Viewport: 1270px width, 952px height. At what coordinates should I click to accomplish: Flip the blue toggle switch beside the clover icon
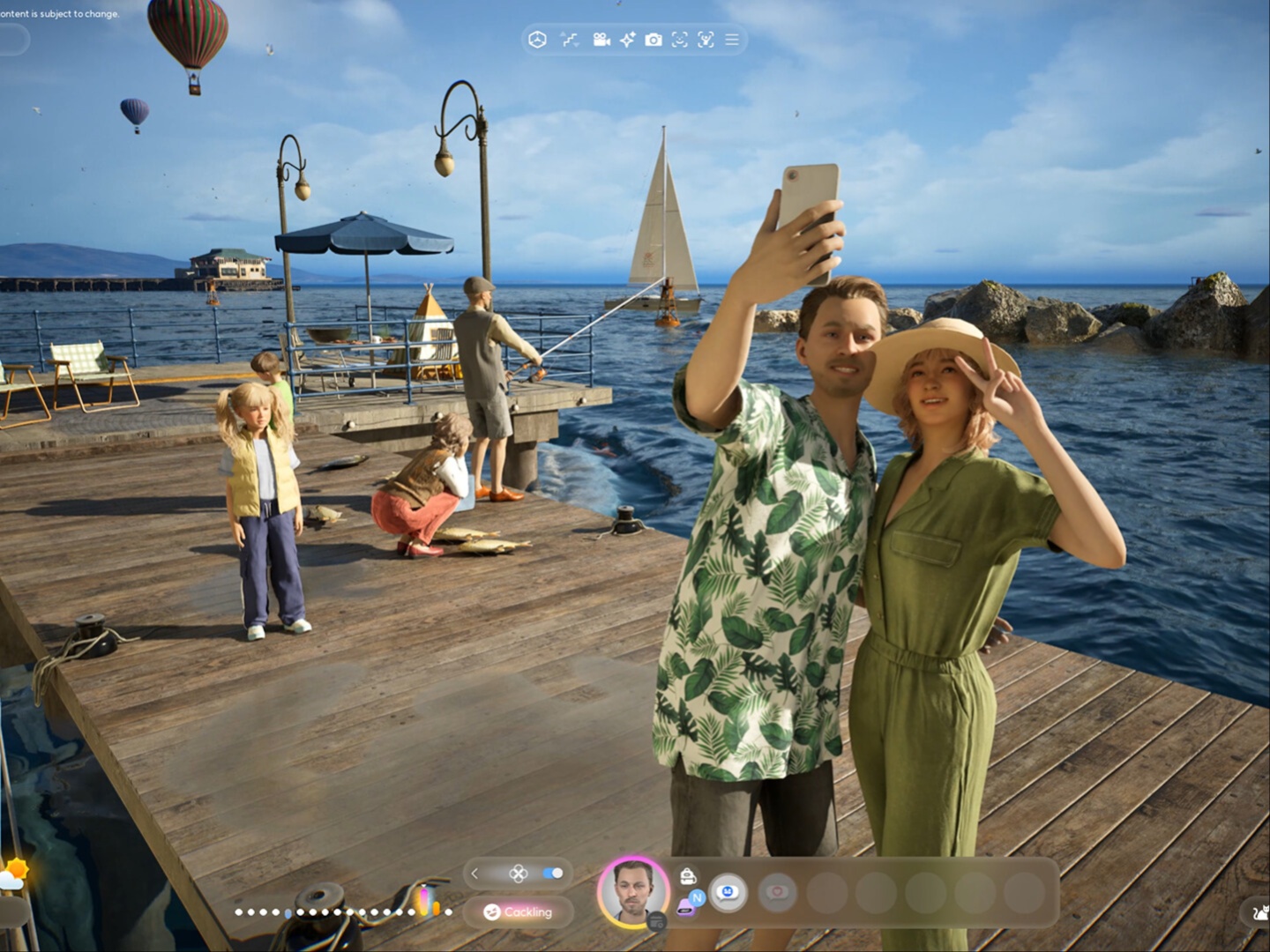[553, 874]
